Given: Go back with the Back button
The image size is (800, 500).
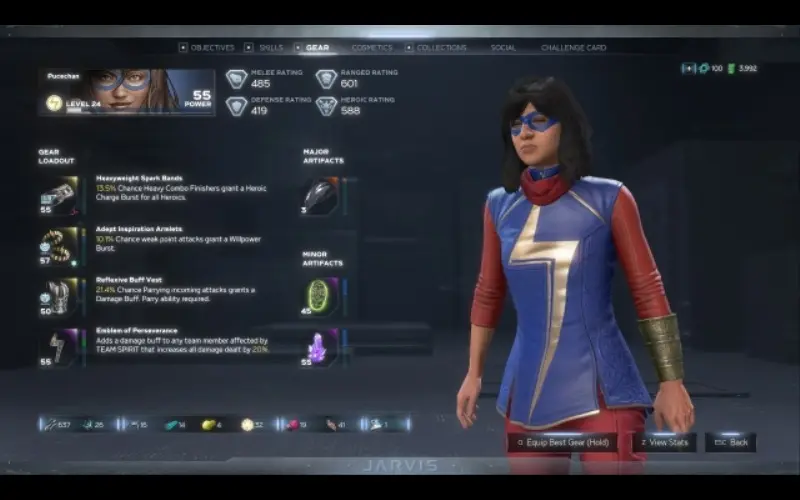Looking at the screenshot, I should point(730,441).
